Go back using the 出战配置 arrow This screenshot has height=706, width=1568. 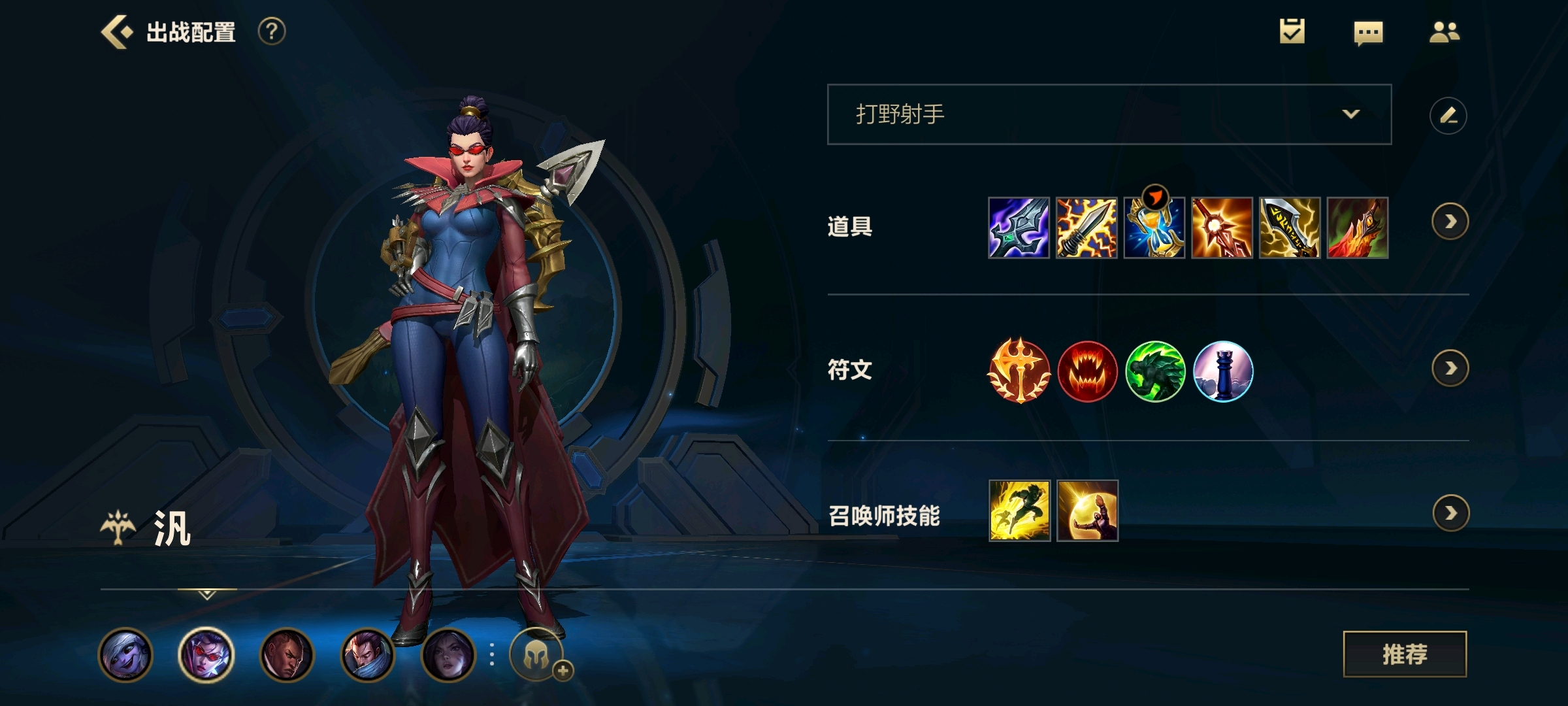118,32
